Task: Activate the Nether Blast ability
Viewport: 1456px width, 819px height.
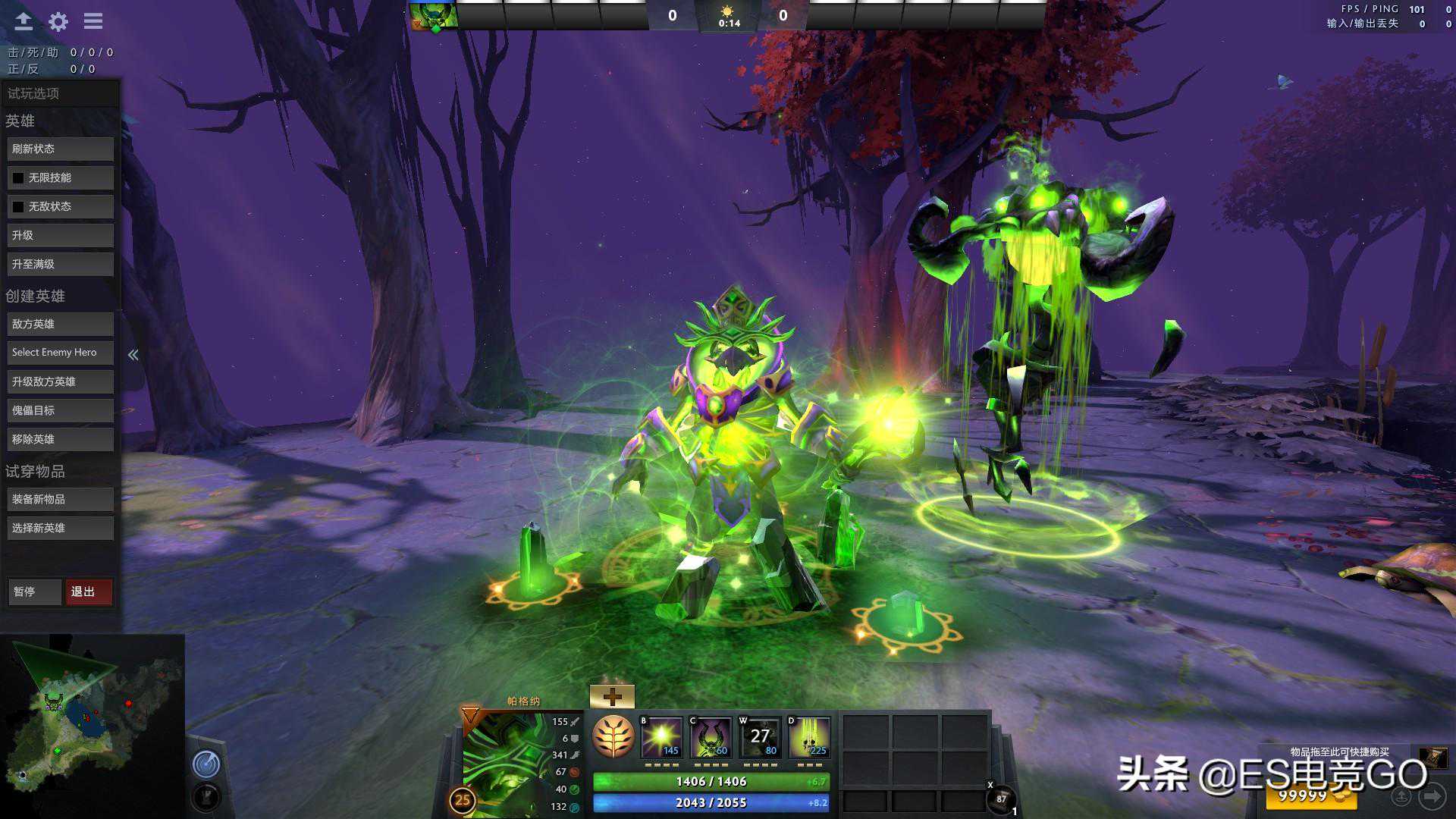Action: (662, 737)
